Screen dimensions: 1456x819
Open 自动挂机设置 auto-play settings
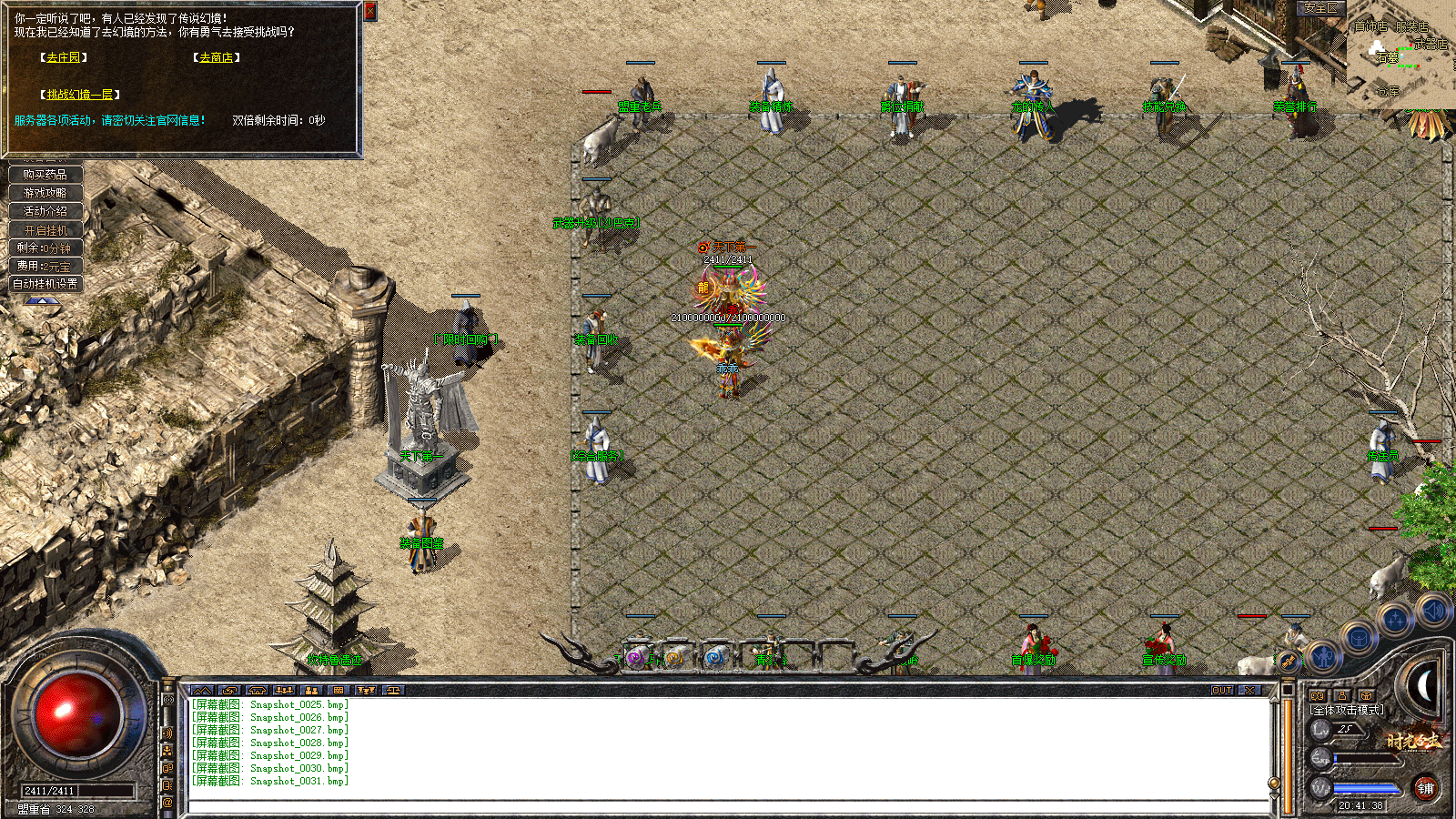pyautogui.click(x=45, y=284)
